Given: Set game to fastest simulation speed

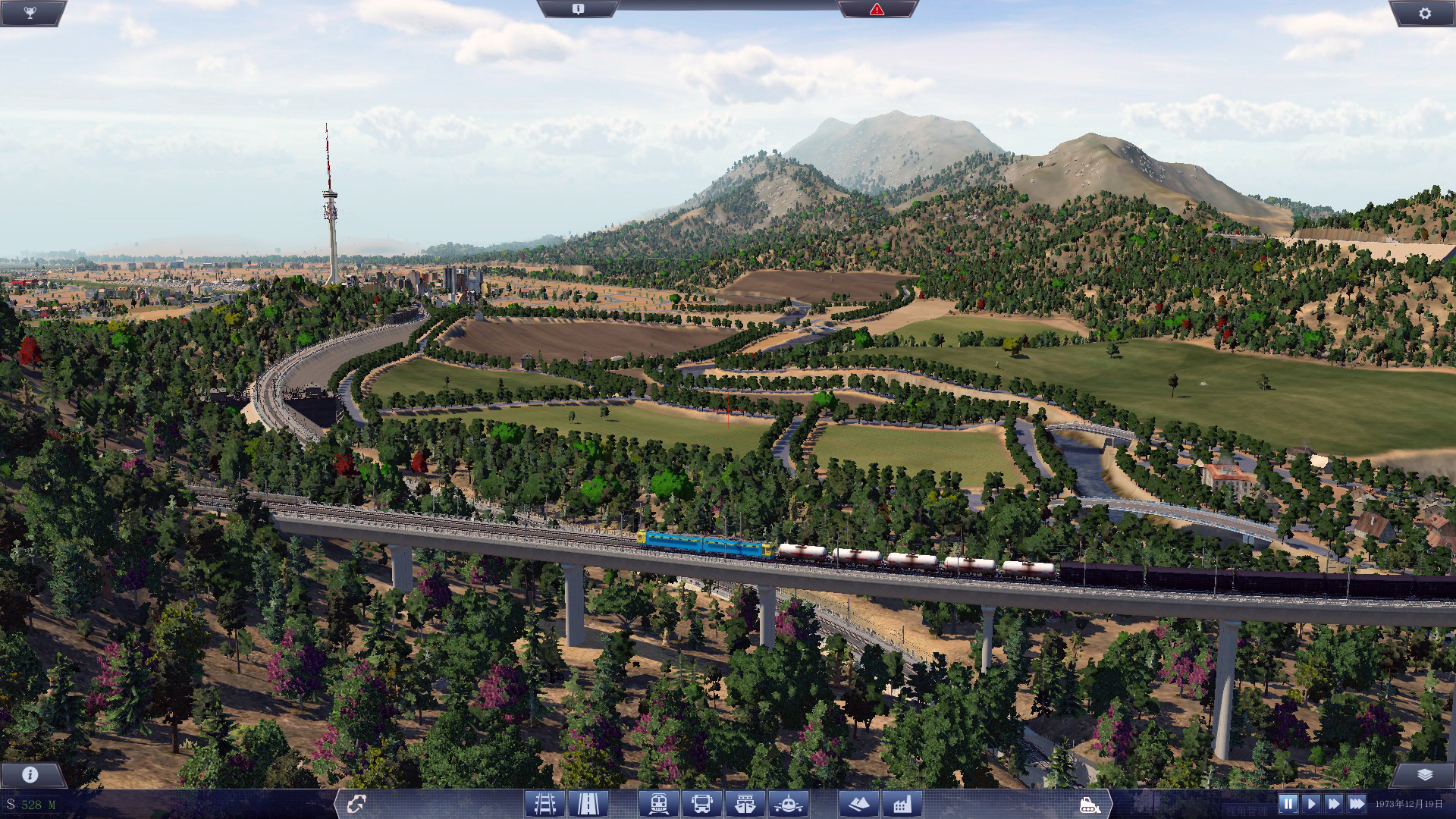Looking at the screenshot, I should (1357, 805).
